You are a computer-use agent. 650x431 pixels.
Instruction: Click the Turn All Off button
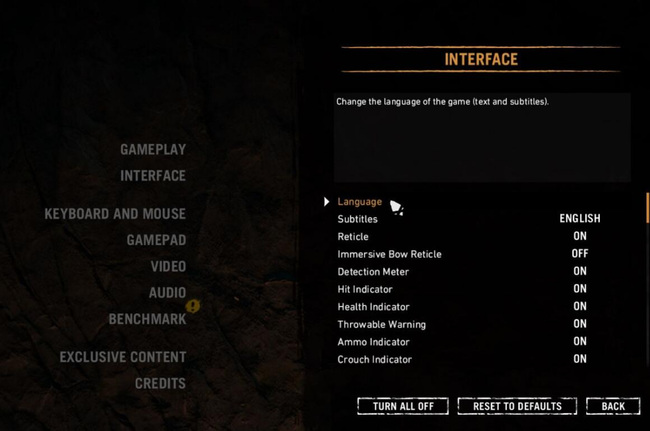click(403, 406)
